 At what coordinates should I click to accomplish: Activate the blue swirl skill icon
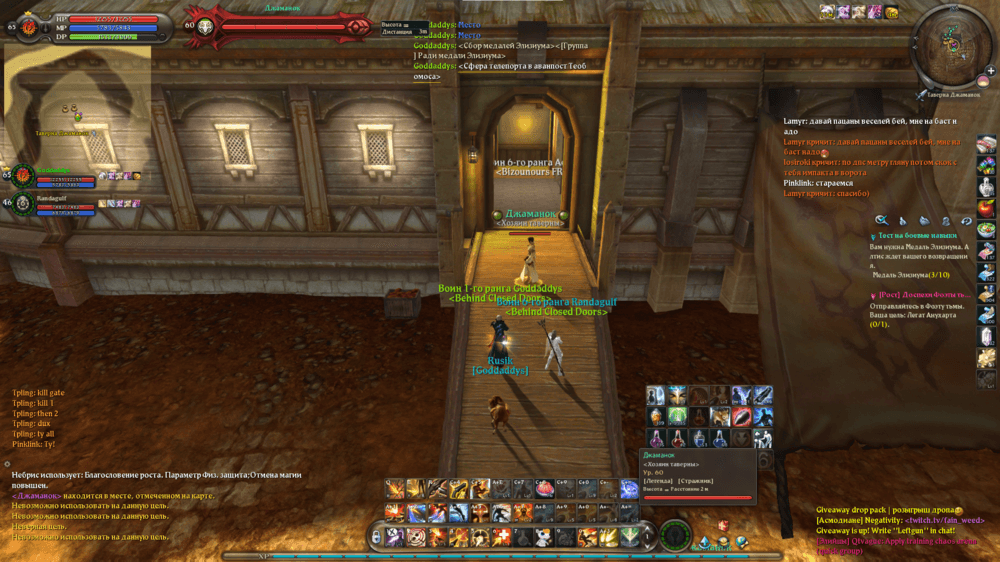pos(629,489)
